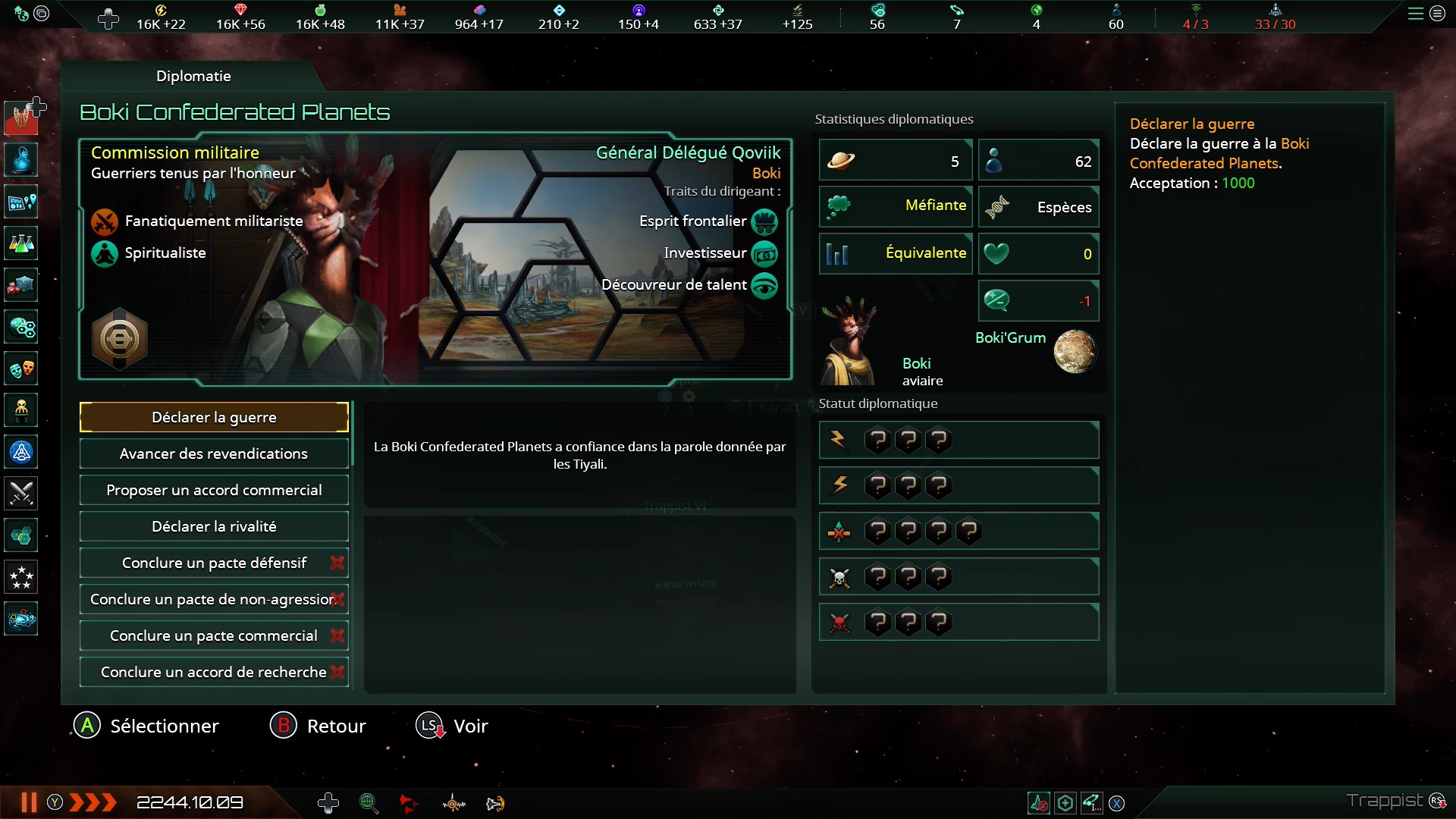Click the four stars sidebar icon
The width and height of the screenshot is (1456, 819).
21,578
